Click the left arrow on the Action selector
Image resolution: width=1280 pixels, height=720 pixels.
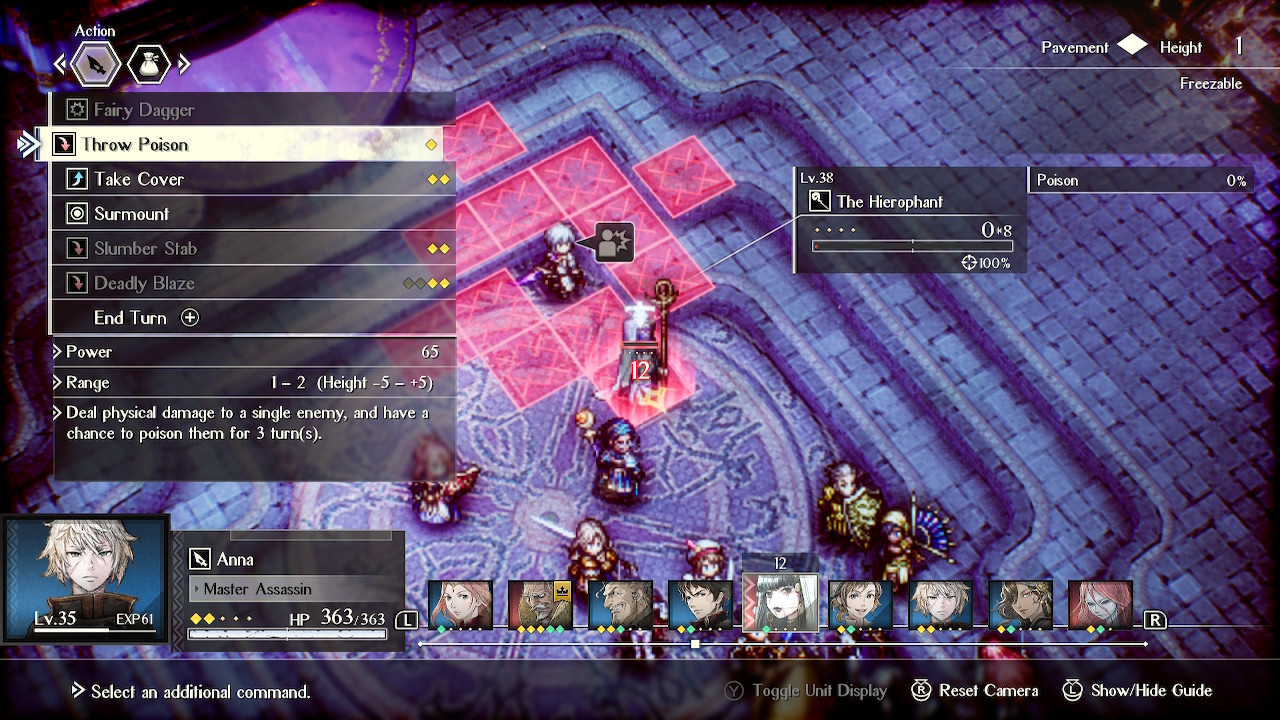[x=61, y=63]
